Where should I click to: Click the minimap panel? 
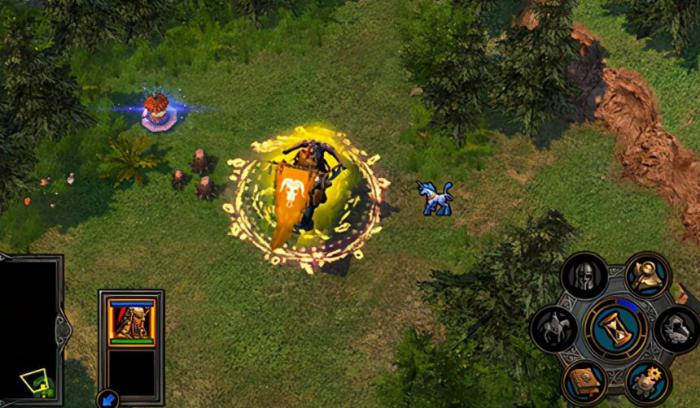[x=30, y=330]
